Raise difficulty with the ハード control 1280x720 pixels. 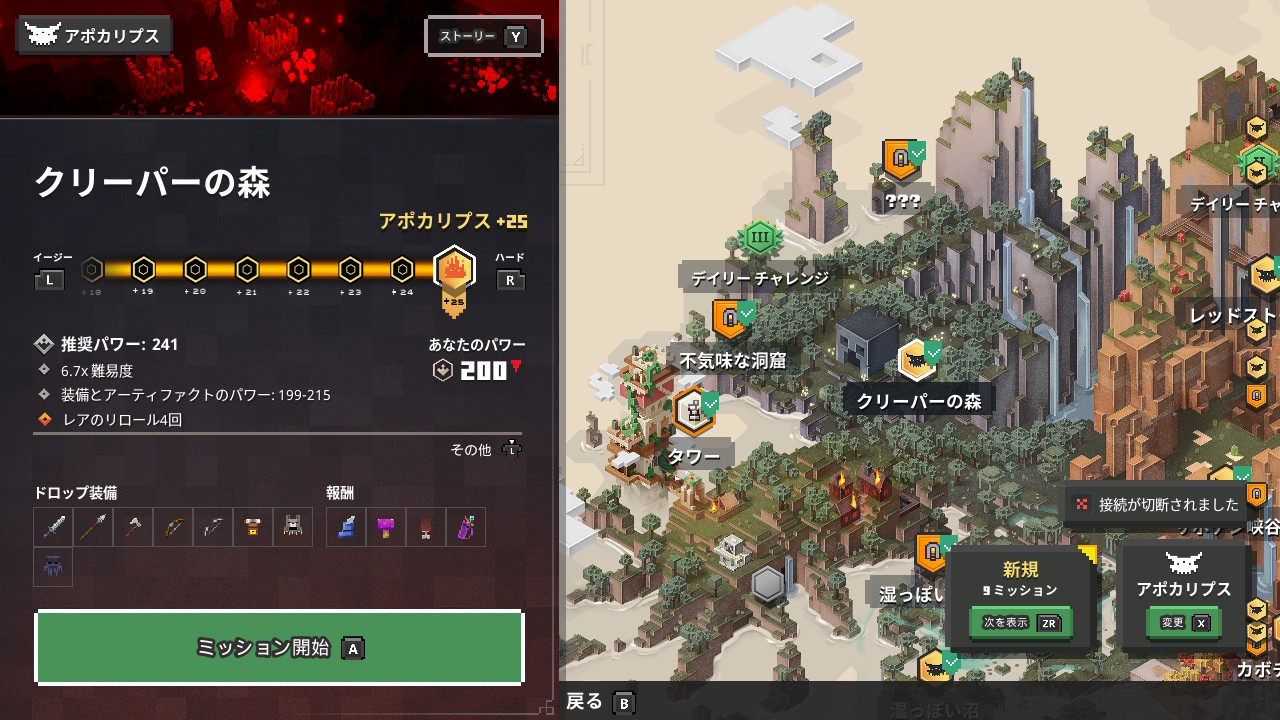tap(510, 280)
